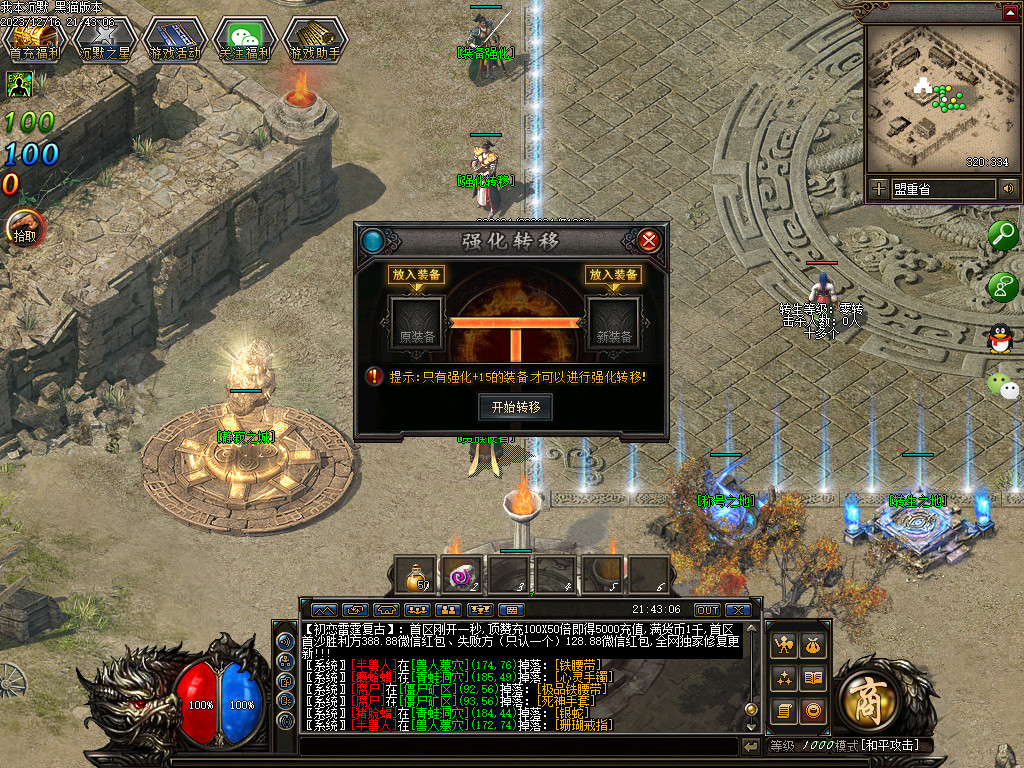The image size is (1024, 768).
Task: Choose 放入装备 above the 原装备 slot
Action: (415, 275)
